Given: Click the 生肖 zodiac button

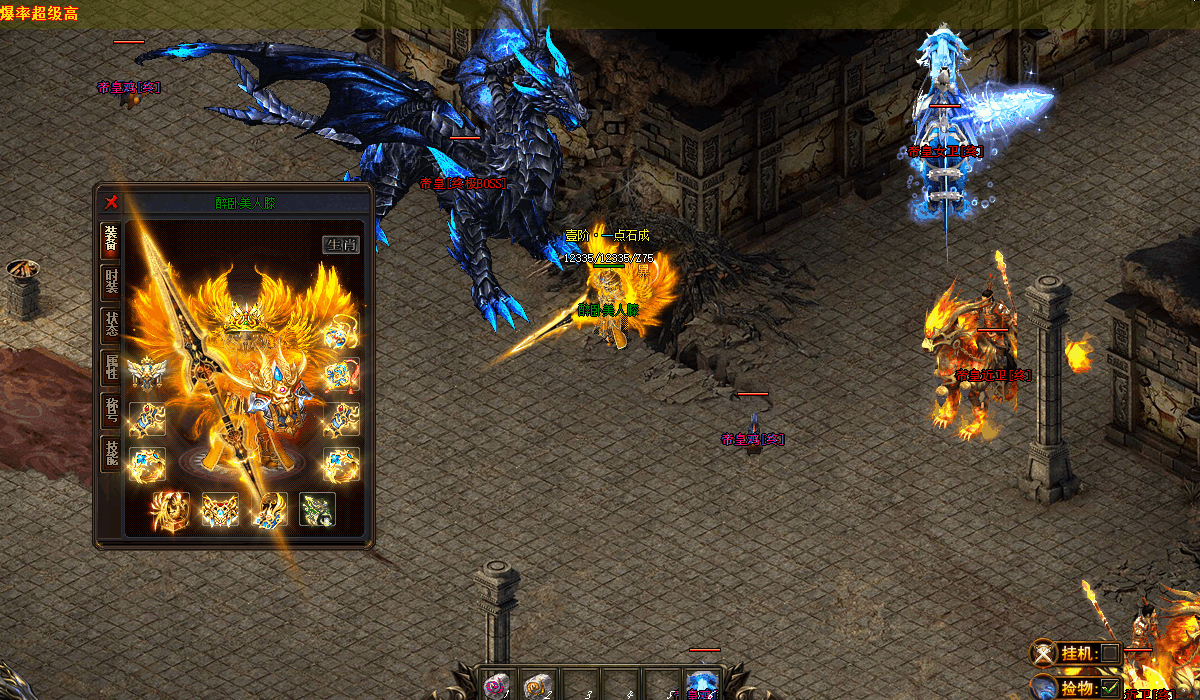Looking at the screenshot, I should click(x=341, y=245).
